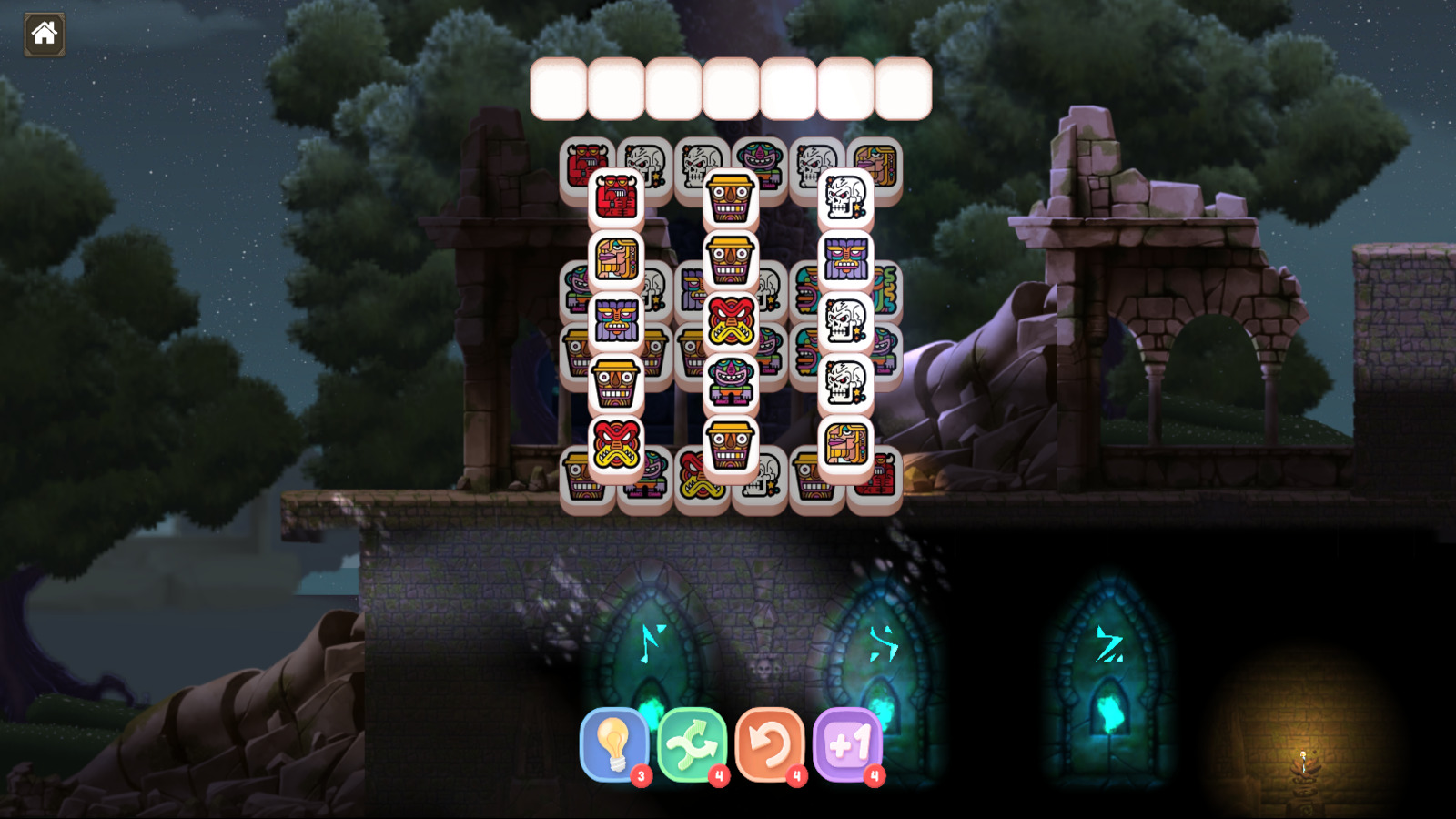Use the hint lightbulb power-up
1456x819 pixels.
616,746
